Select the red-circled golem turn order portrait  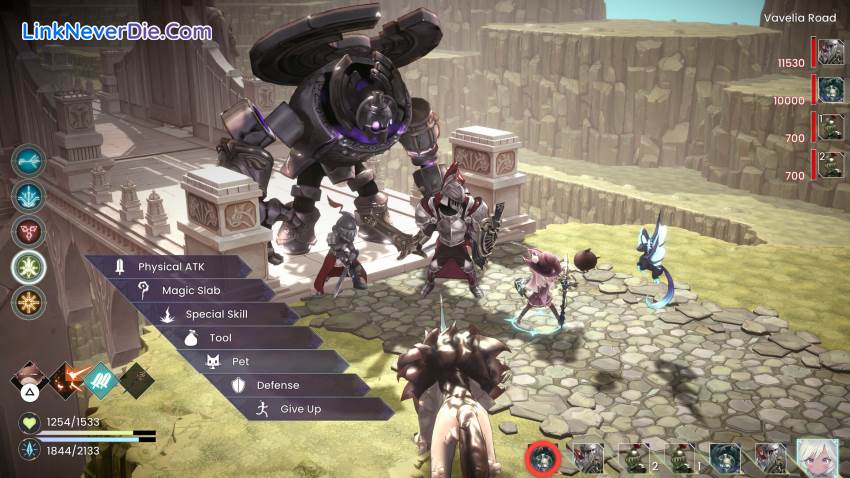pyautogui.click(x=543, y=457)
